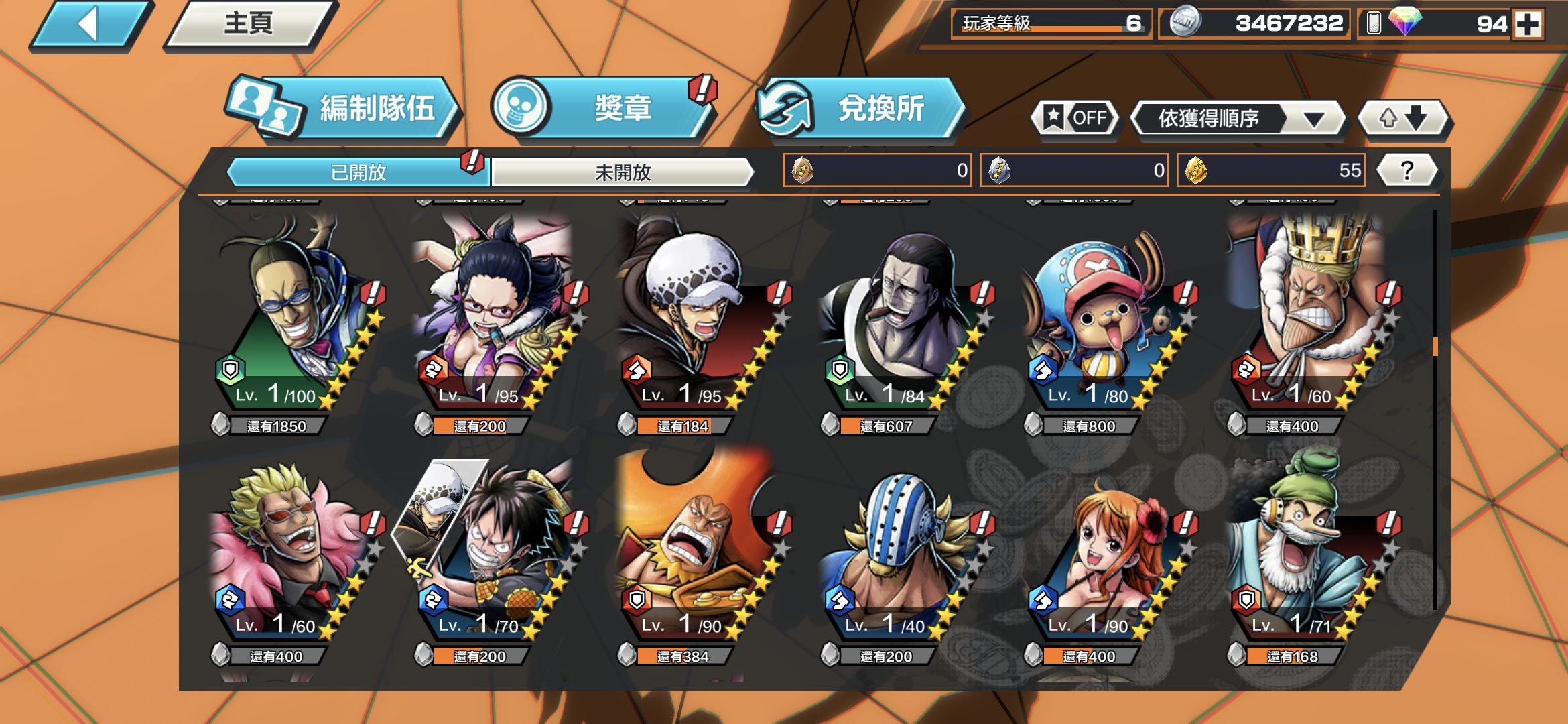Open the 依獲得順序 sort dropdown
1568x724 pixels.
point(1238,119)
